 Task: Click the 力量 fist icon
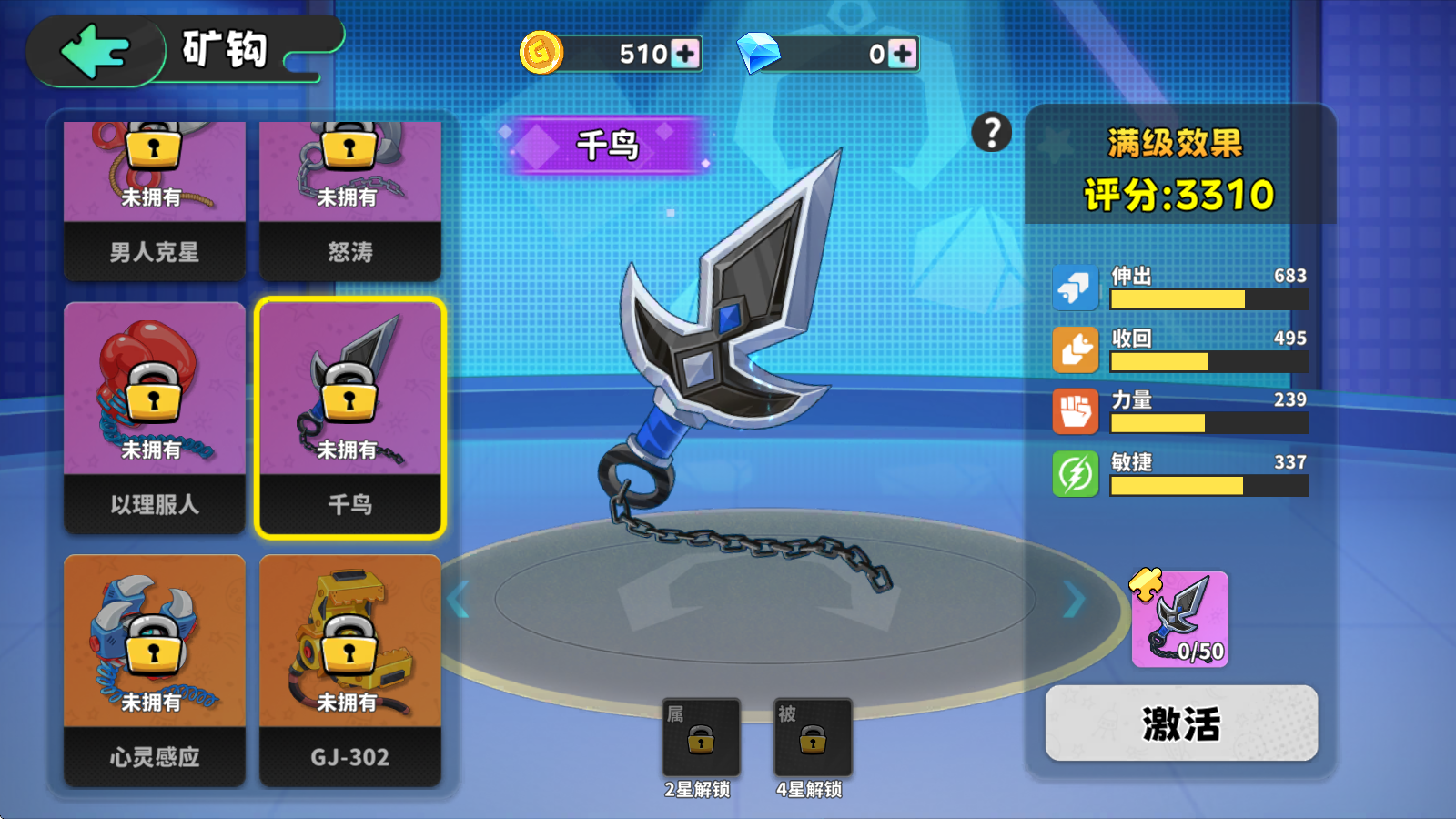1075,411
